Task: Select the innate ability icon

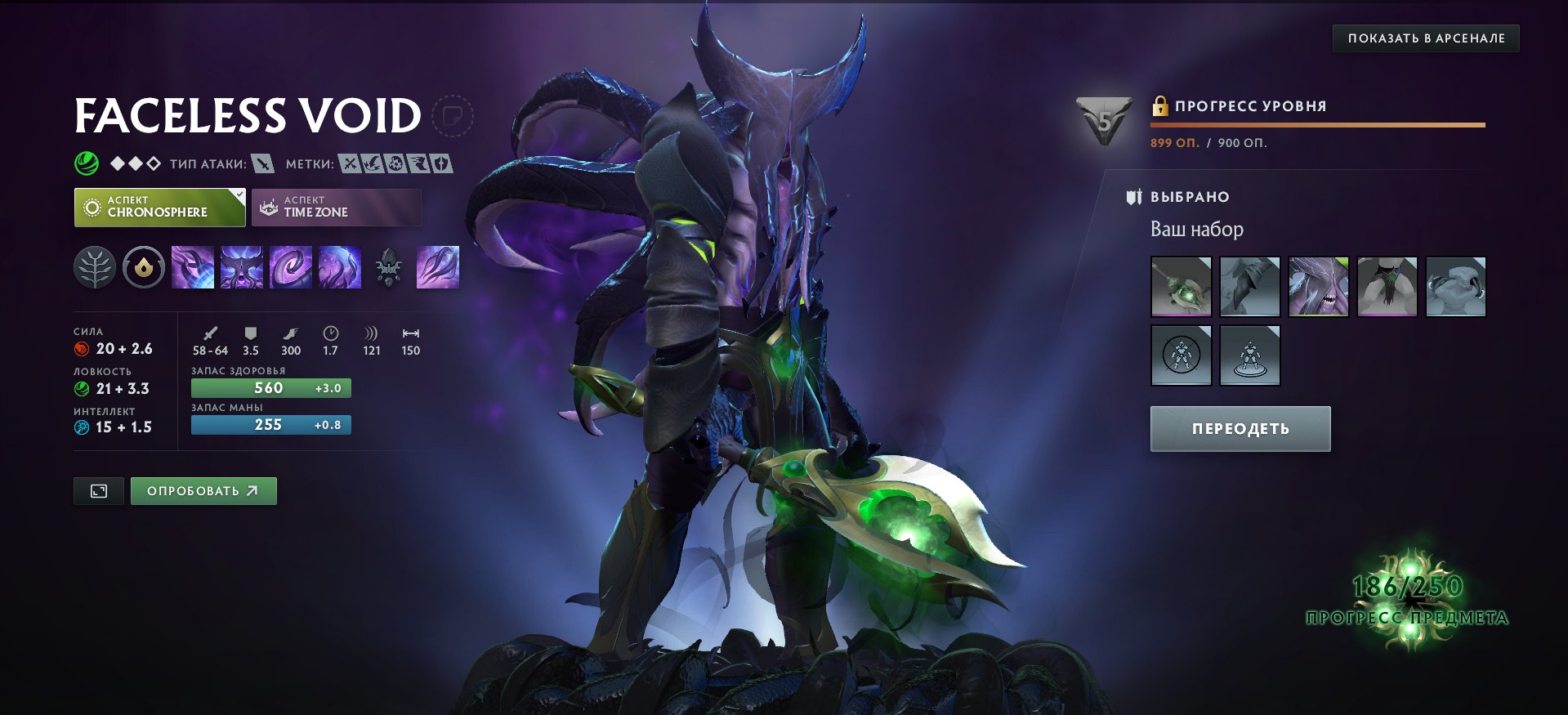Action: coord(143,267)
